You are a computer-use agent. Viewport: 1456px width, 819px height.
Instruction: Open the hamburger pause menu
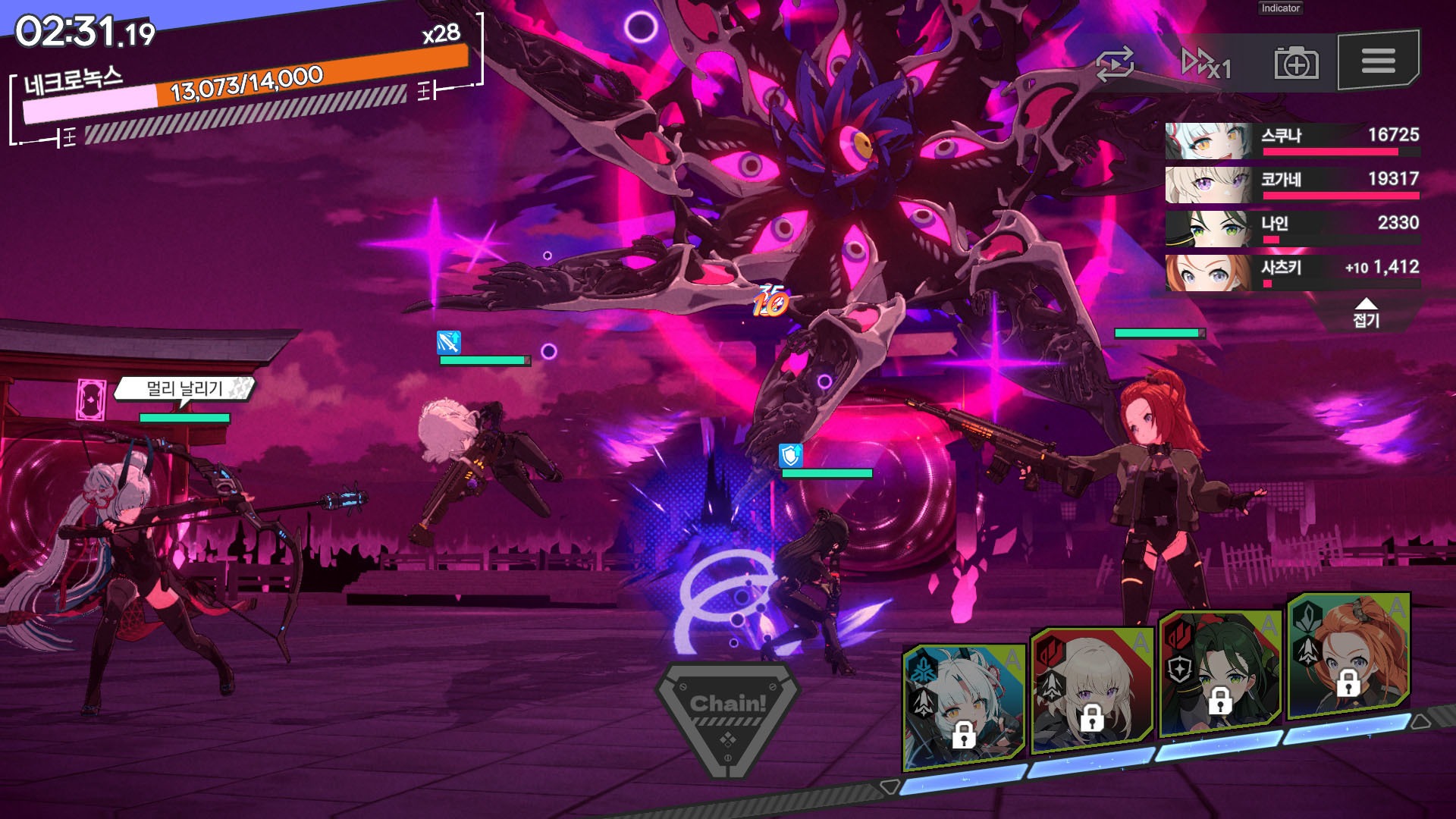click(1378, 61)
